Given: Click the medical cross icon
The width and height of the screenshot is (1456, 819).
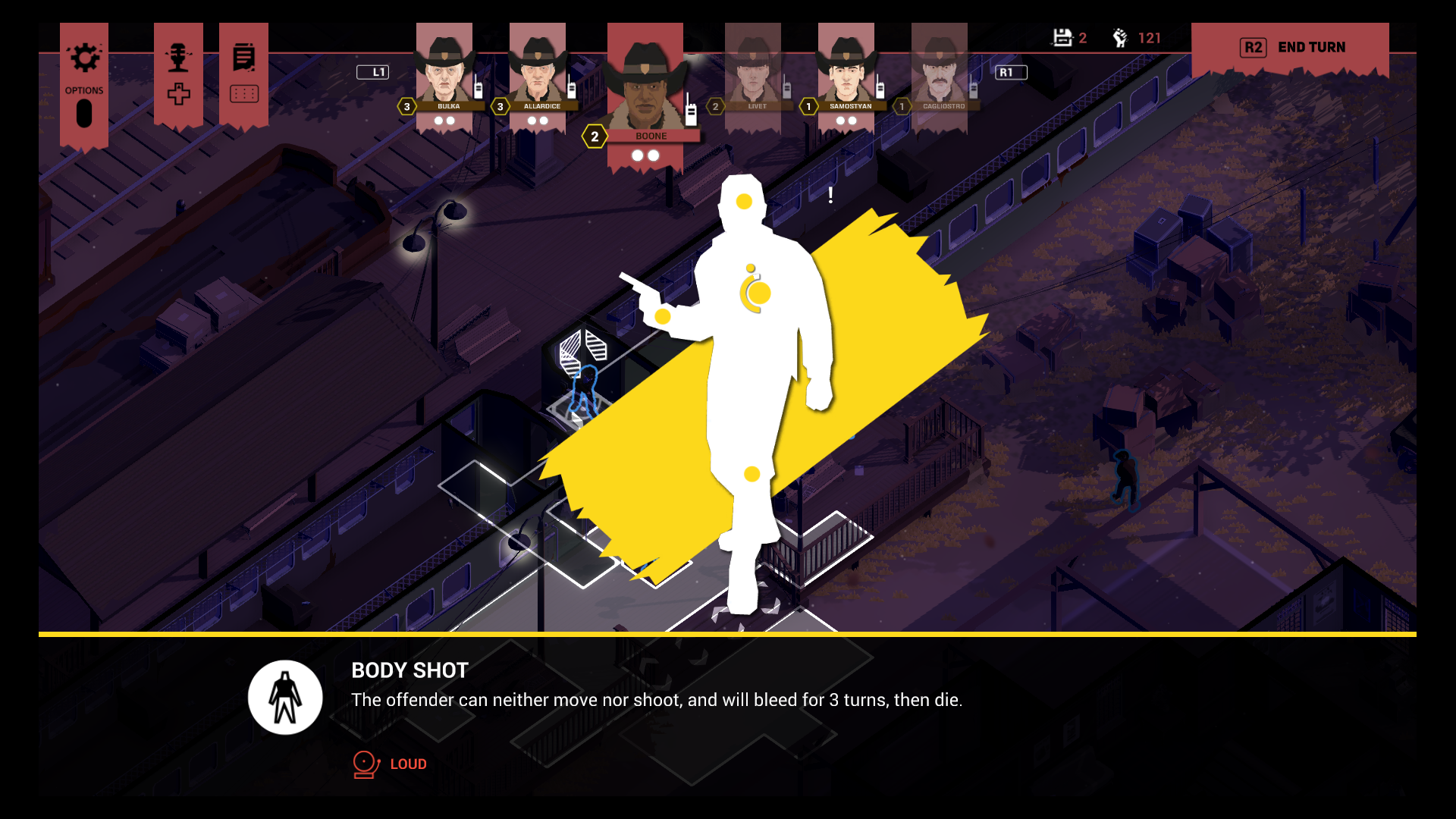Looking at the screenshot, I should point(179,95).
